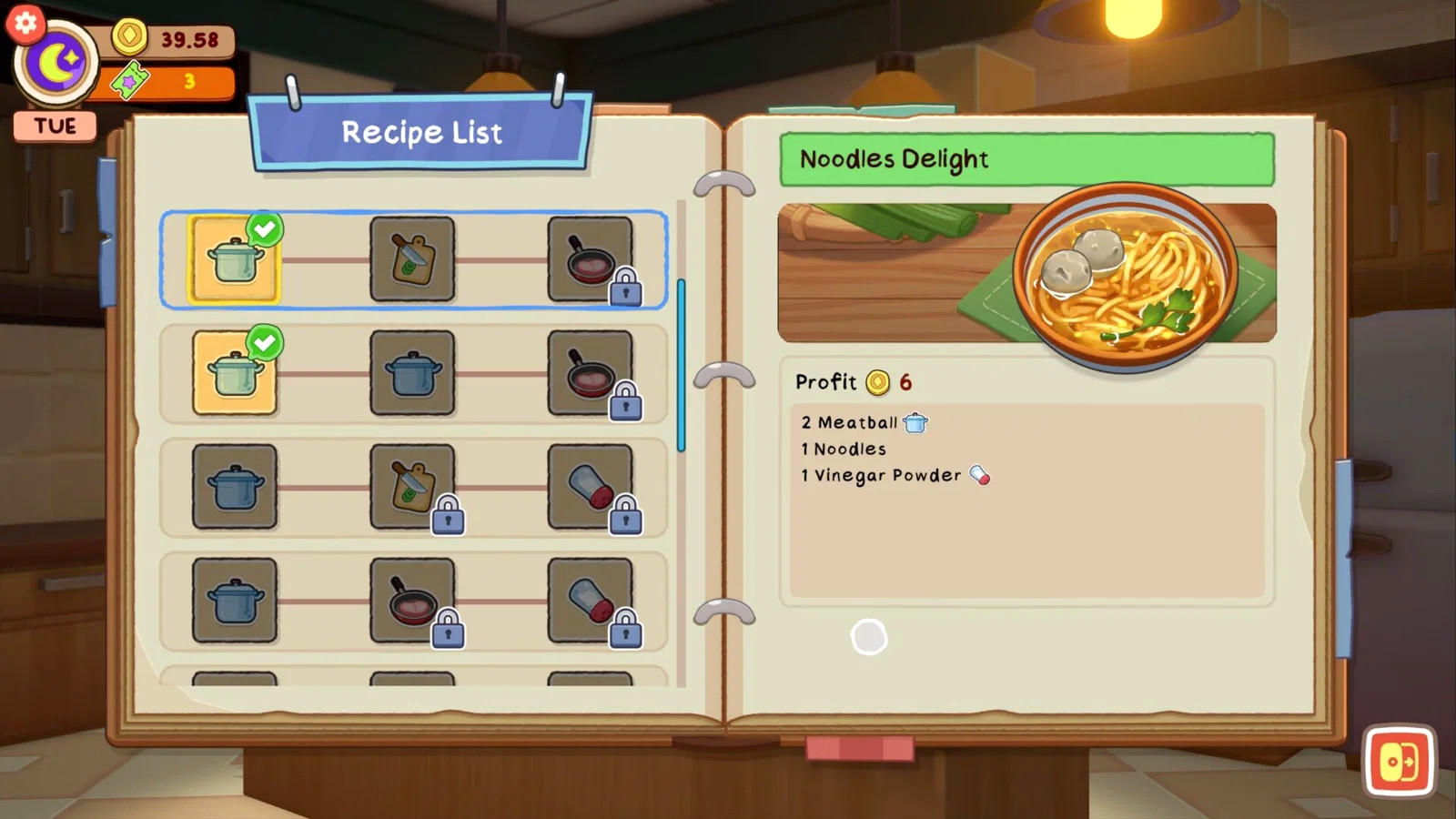Click the recipe list scrollbar
This screenshot has width=1456, height=819.
[x=681, y=364]
